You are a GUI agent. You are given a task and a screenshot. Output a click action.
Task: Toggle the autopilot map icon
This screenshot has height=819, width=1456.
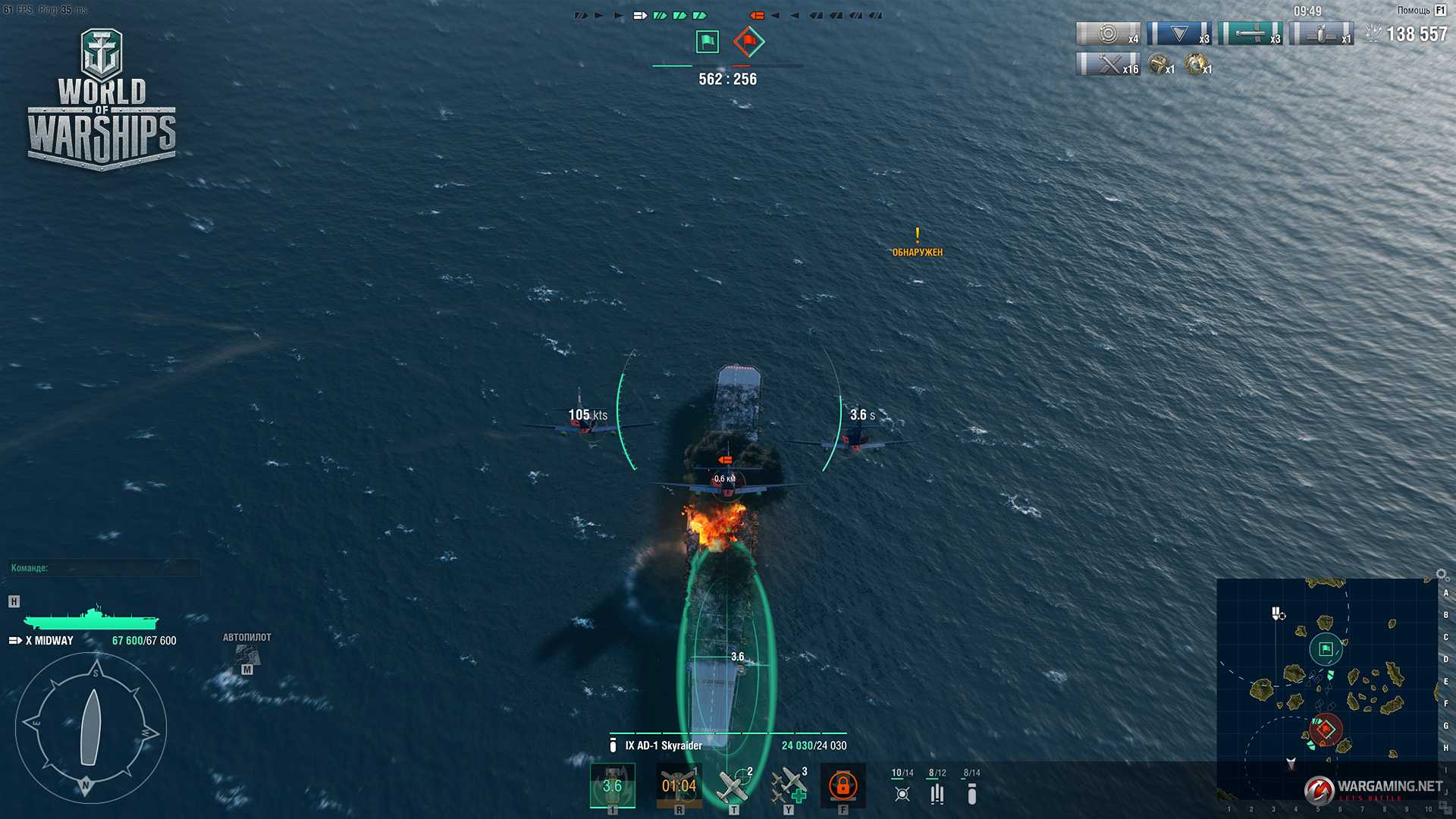tap(246, 655)
